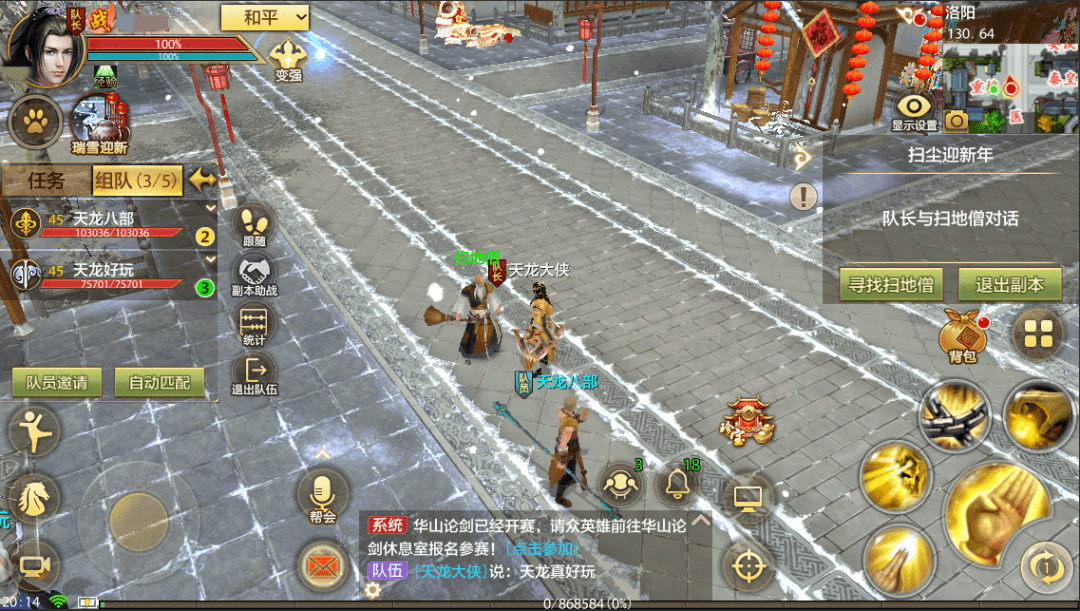1080x611 pixels.
Task: Select team member 天龙八部 row
Action: (110, 224)
